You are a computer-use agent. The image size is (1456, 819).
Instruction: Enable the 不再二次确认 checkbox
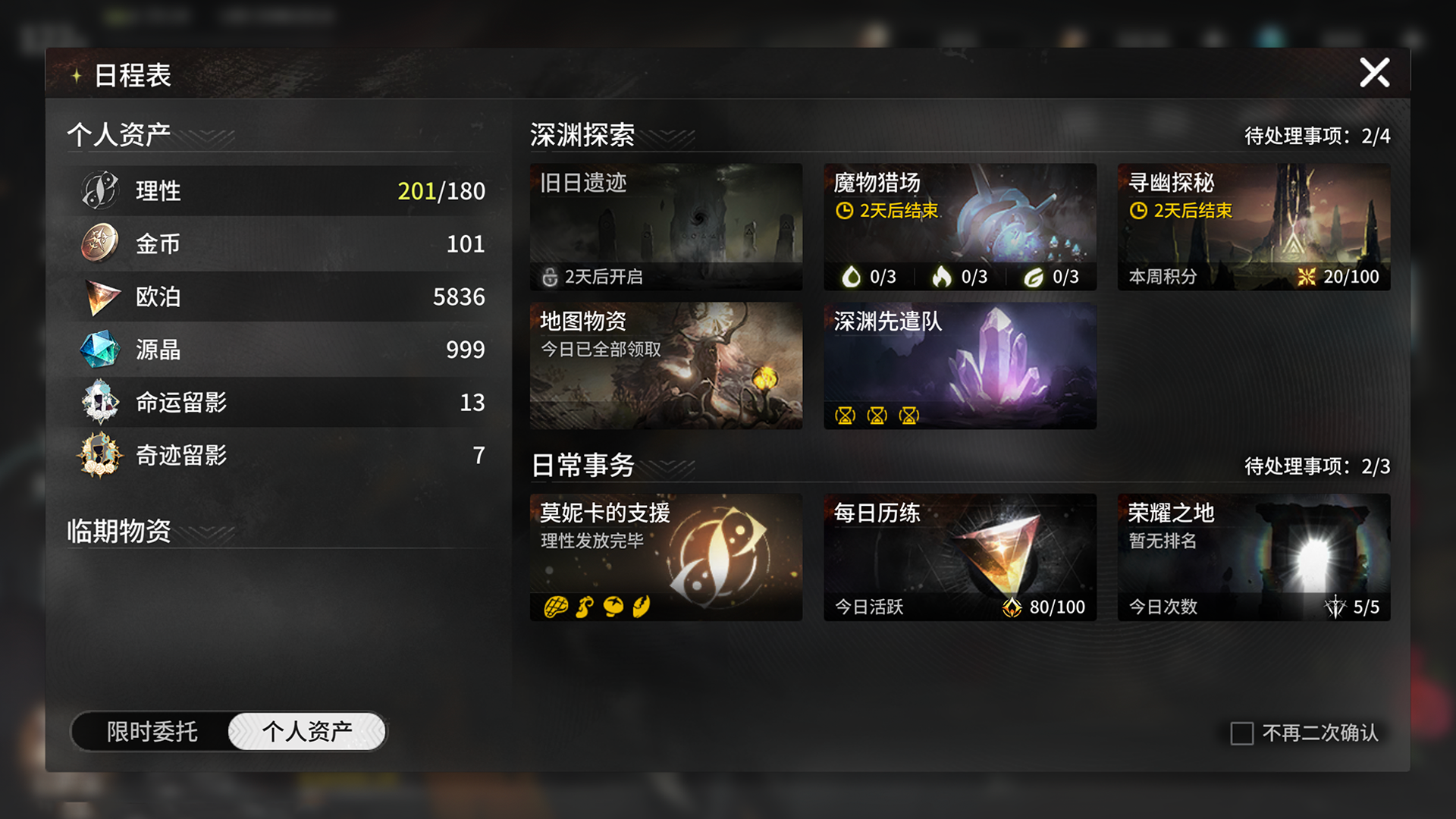(x=1241, y=733)
